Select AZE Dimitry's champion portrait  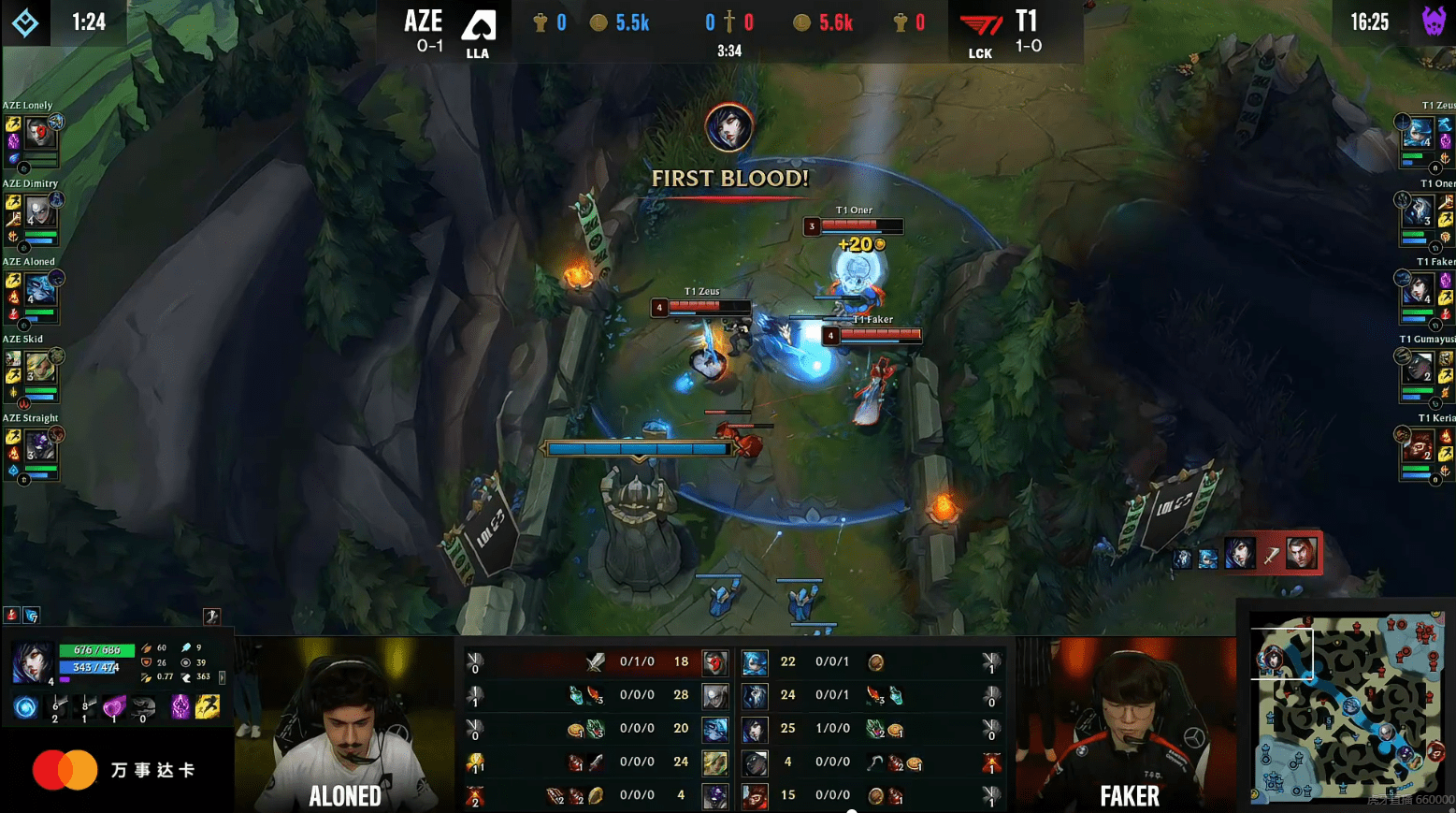[38, 211]
